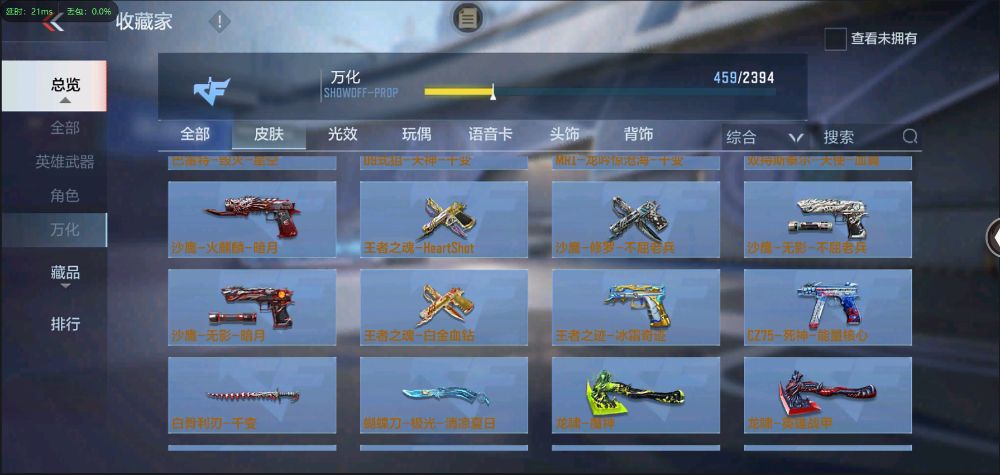The height and width of the screenshot is (475, 1000).
Task: Select the 沙鹰-火麒麟-暗月 skin card
Action: click(x=252, y=218)
